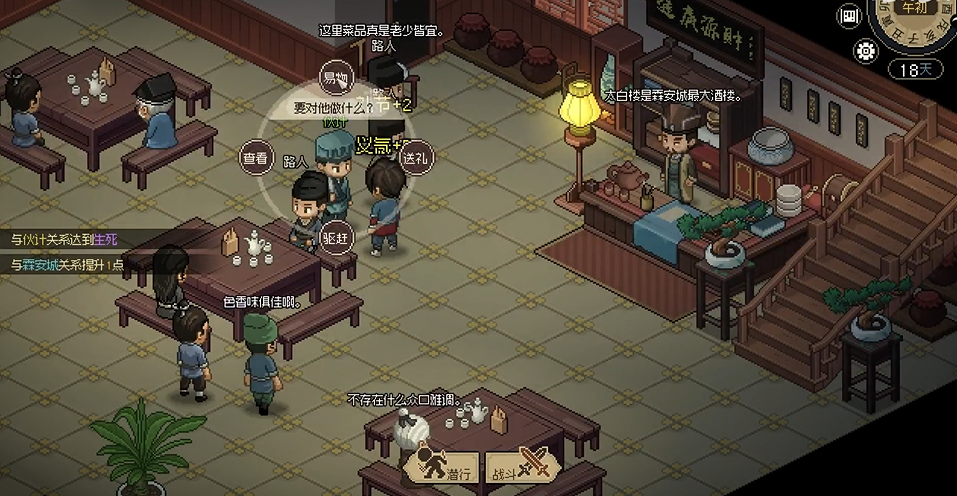Choose 送礼 (give gift) option
957x496 pixels.
click(414, 157)
